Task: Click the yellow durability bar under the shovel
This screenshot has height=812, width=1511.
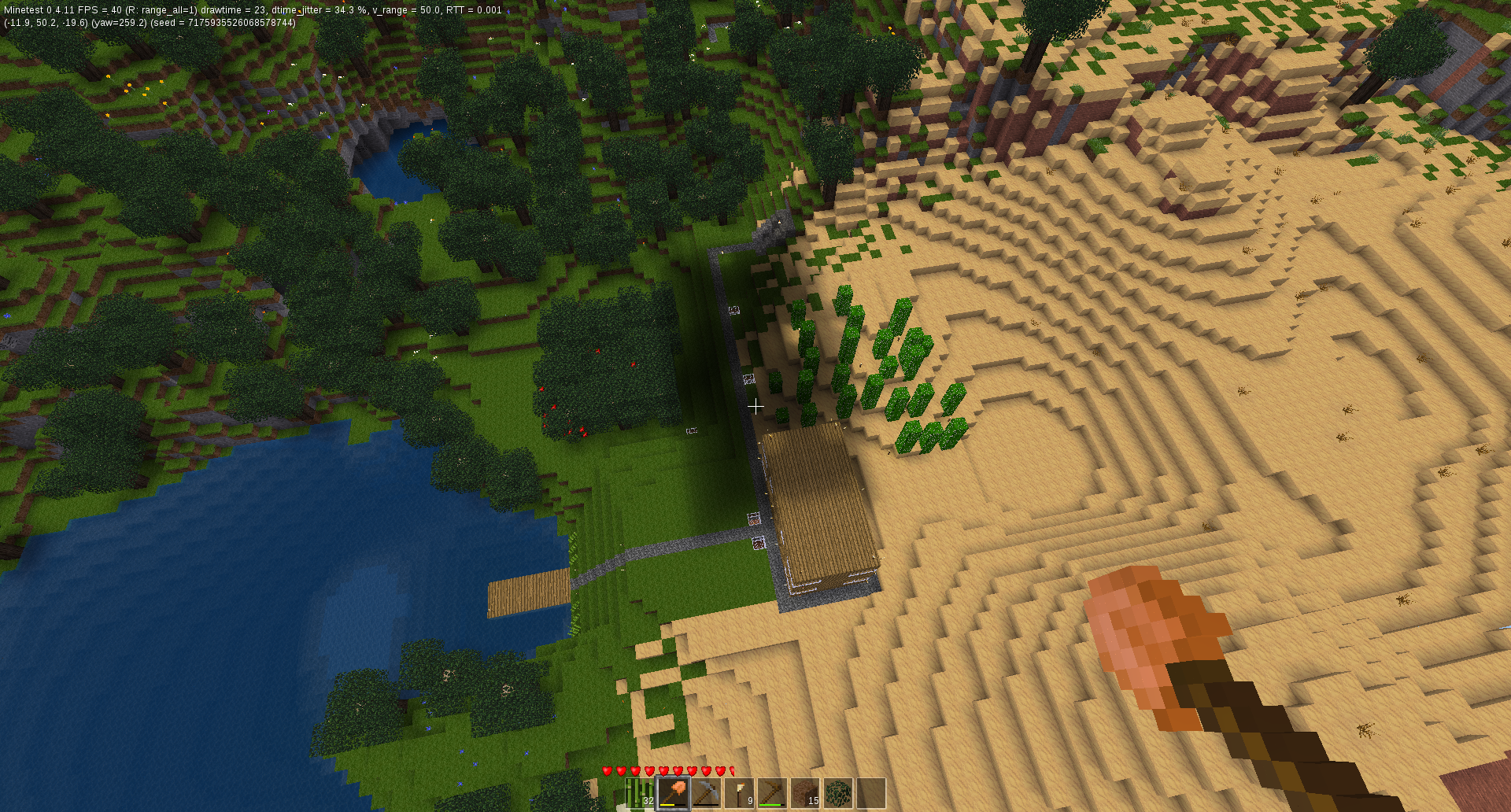Action: pyautogui.click(x=667, y=805)
